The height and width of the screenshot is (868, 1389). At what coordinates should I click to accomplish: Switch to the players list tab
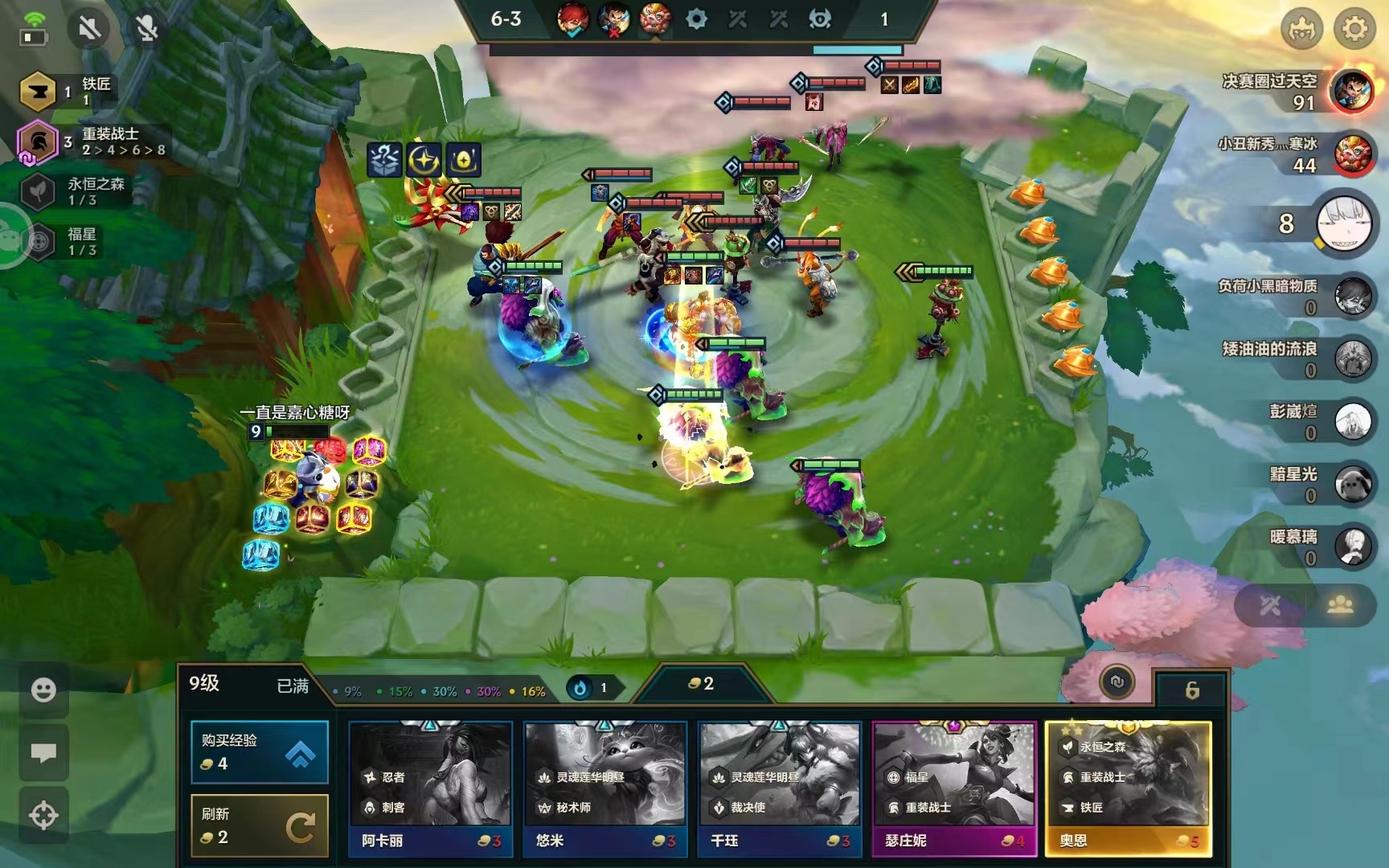click(x=1340, y=605)
